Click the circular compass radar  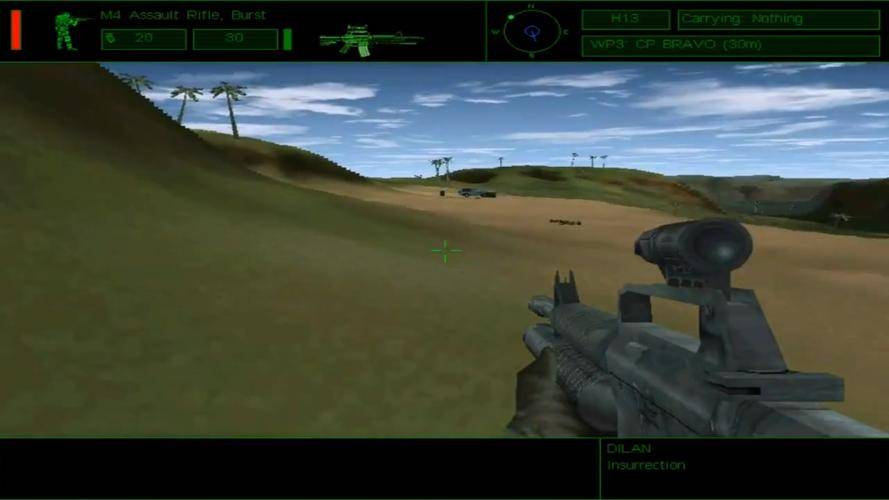[531, 31]
